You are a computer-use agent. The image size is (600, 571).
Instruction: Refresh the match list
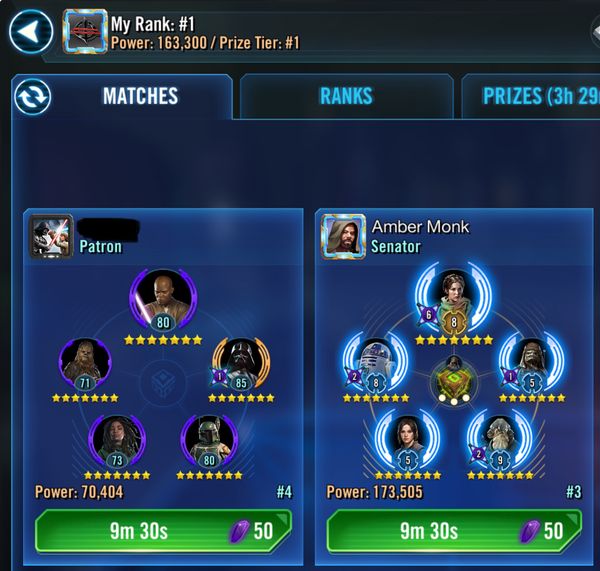pyautogui.click(x=33, y=97)
